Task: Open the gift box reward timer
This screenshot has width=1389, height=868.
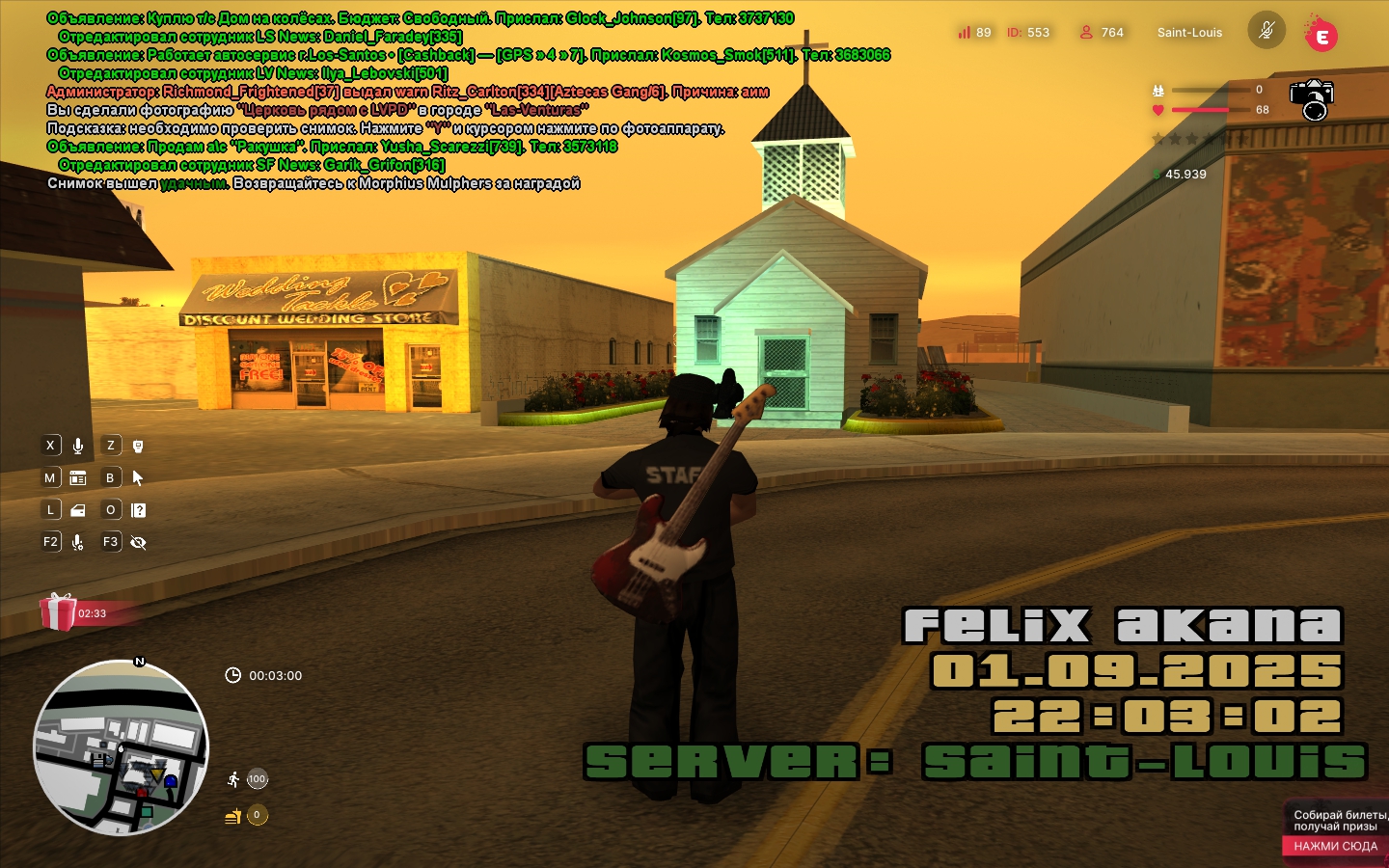Action: pyautogui.click(x=59, y=612)
